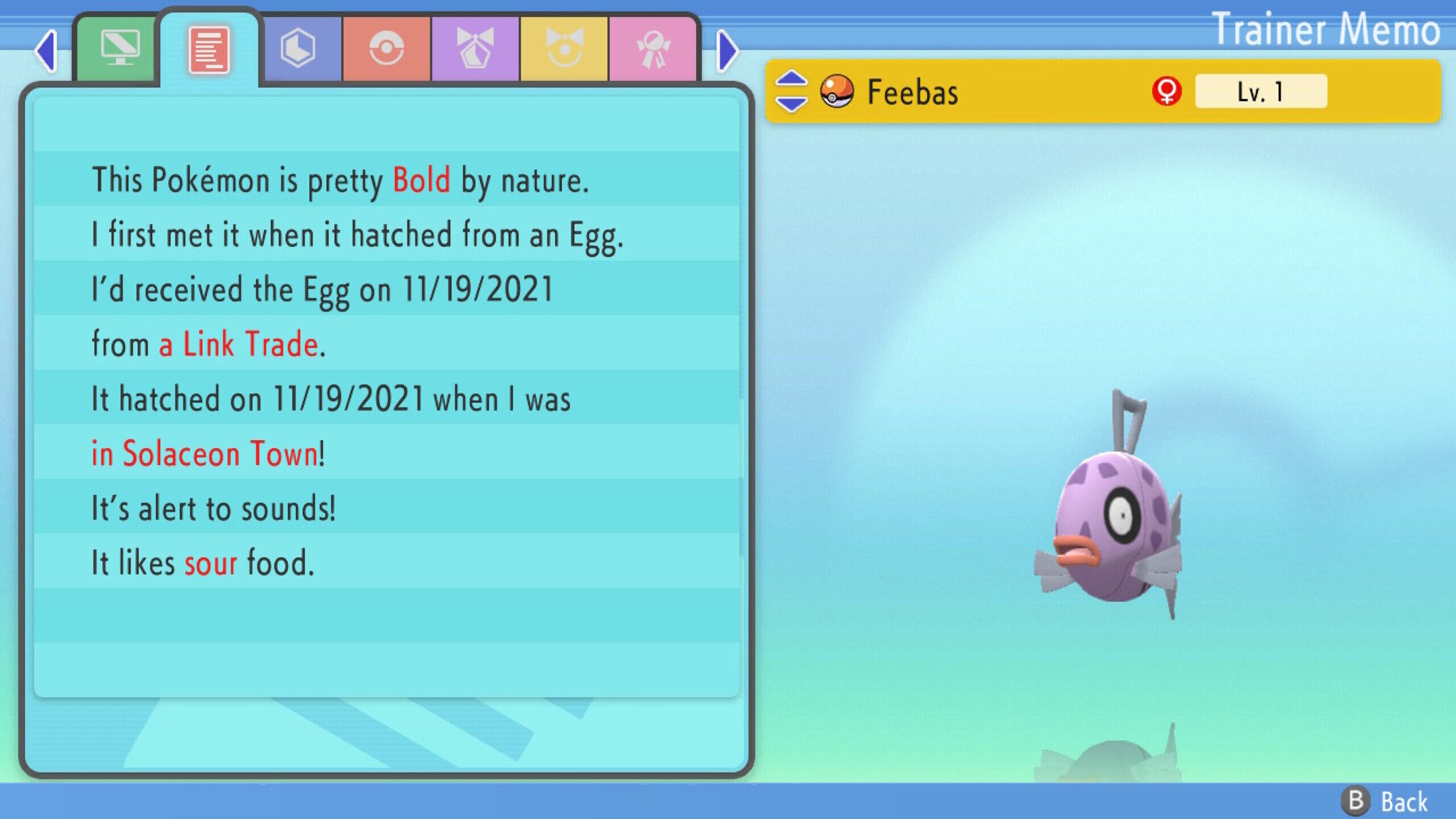This screenshot has height=819, width=1456.
Task: Toggle to the previous summary tab arrow
Action: [x=47, y=50]
